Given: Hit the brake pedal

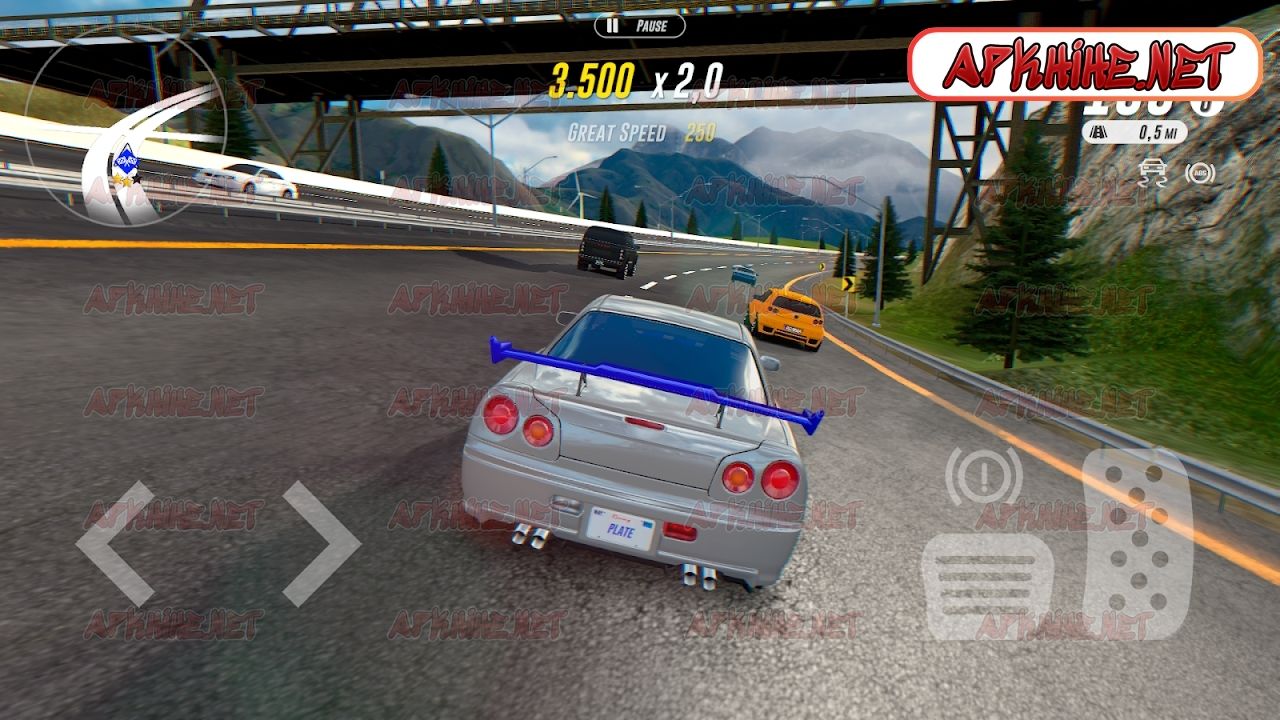Looking at the screenshot, I should 985,586.
